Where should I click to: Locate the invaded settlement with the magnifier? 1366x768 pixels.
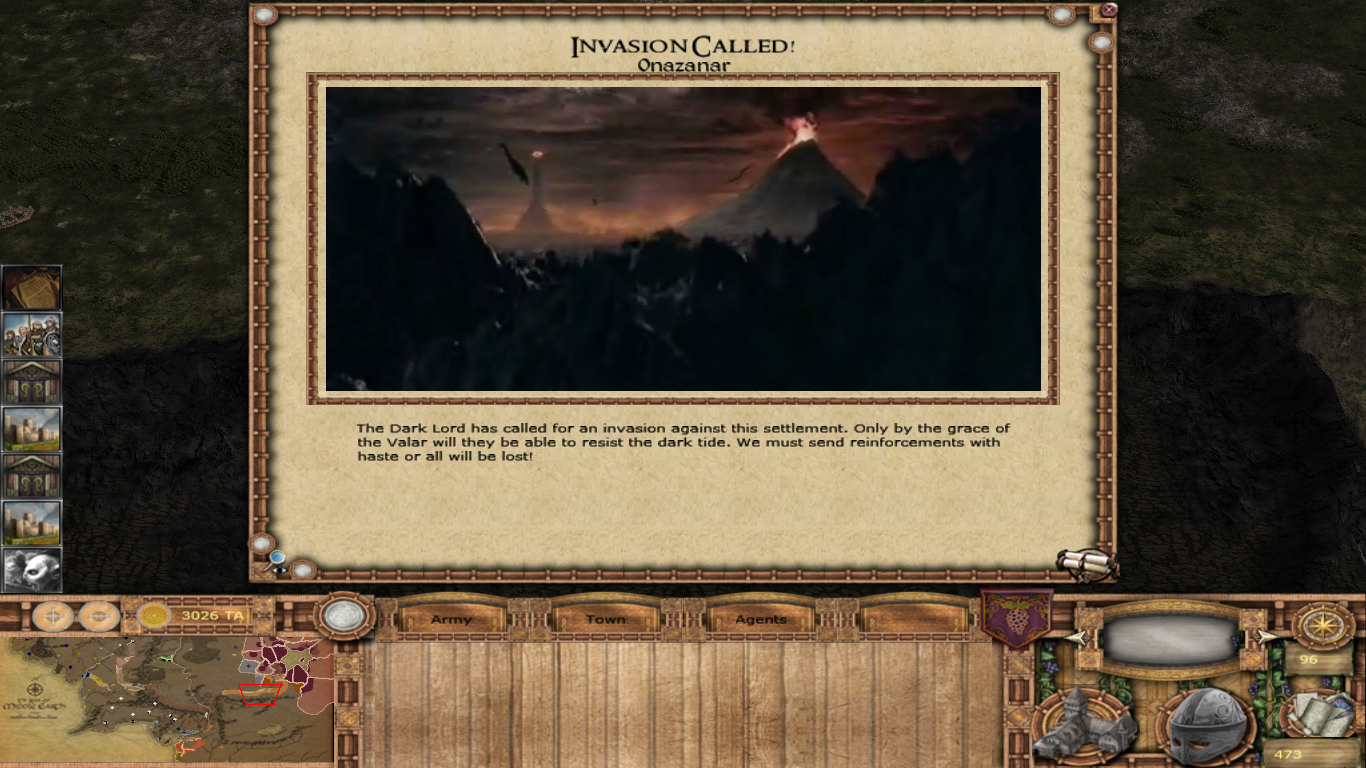pyautogui.click(x=277, y=560)
